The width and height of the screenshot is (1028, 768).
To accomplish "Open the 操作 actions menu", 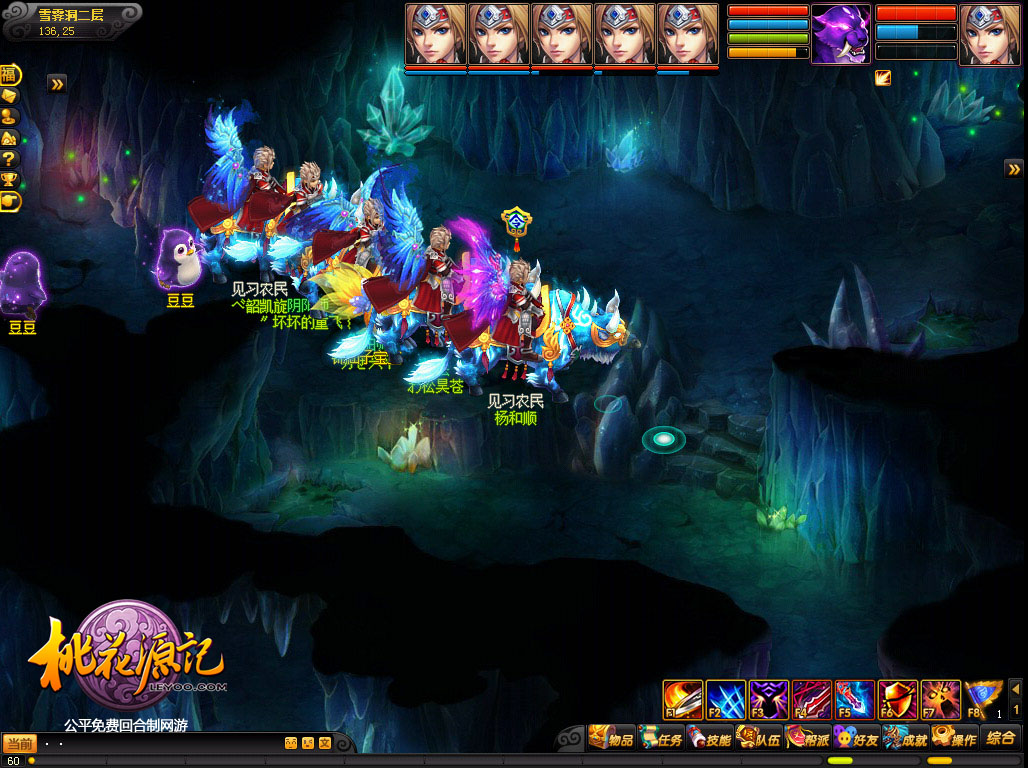I will click(953, 739).
